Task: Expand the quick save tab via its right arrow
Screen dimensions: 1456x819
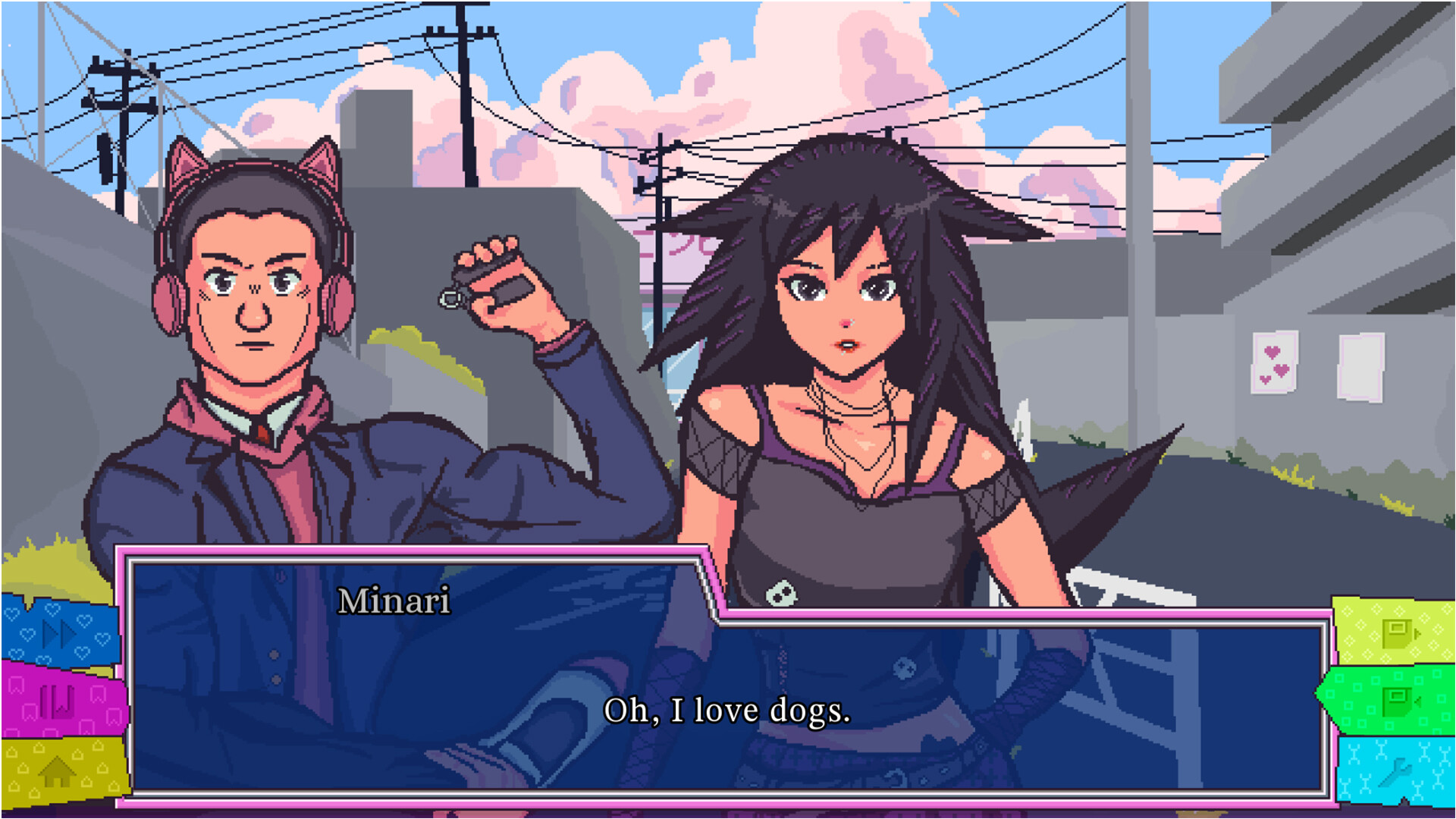Action: [x=1417, y=633]
